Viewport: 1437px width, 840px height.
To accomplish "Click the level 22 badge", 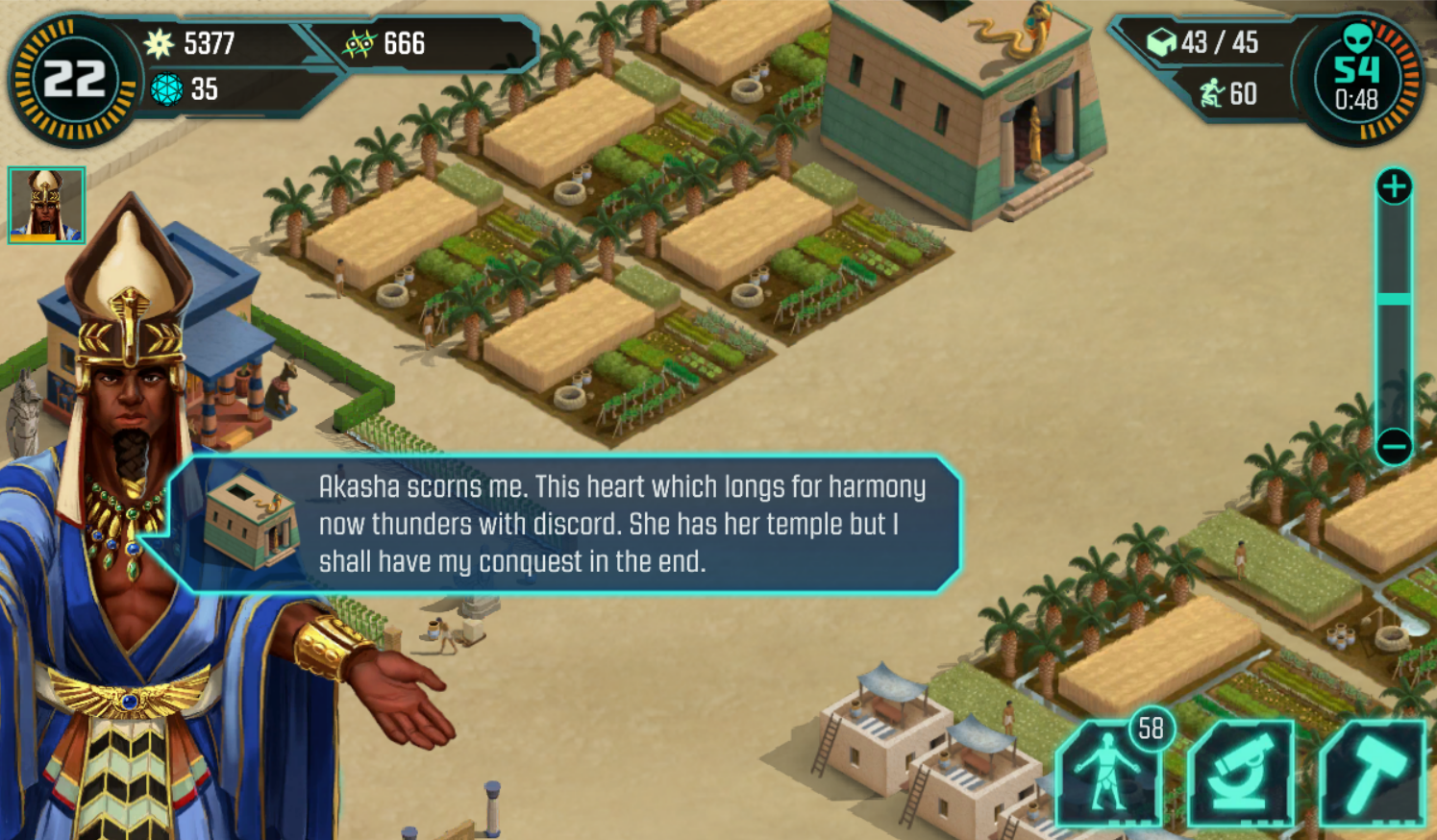I will pyautogui.click(x=73, y=80).
